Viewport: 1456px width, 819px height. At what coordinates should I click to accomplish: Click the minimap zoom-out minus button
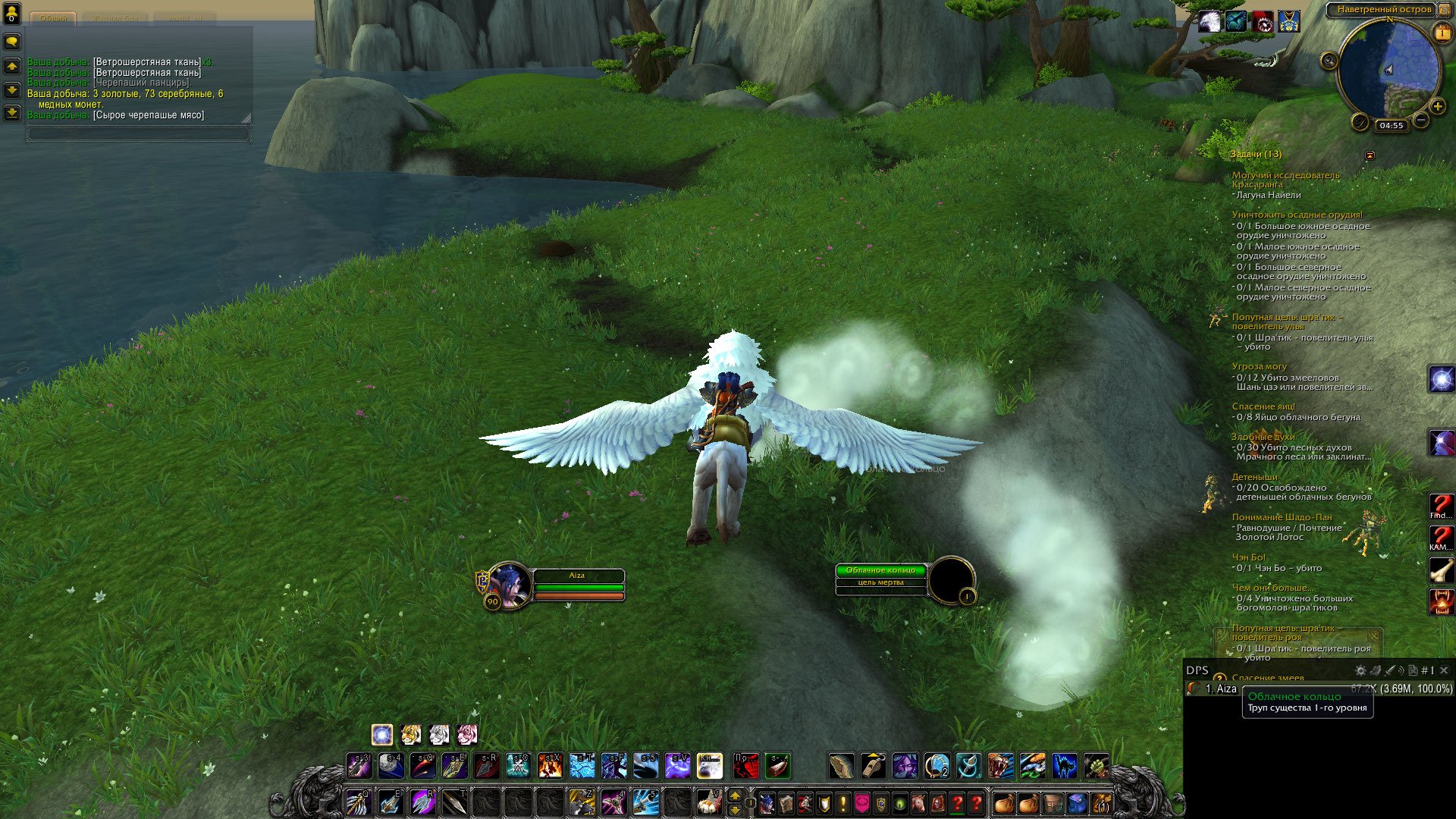click(1421, 121)
